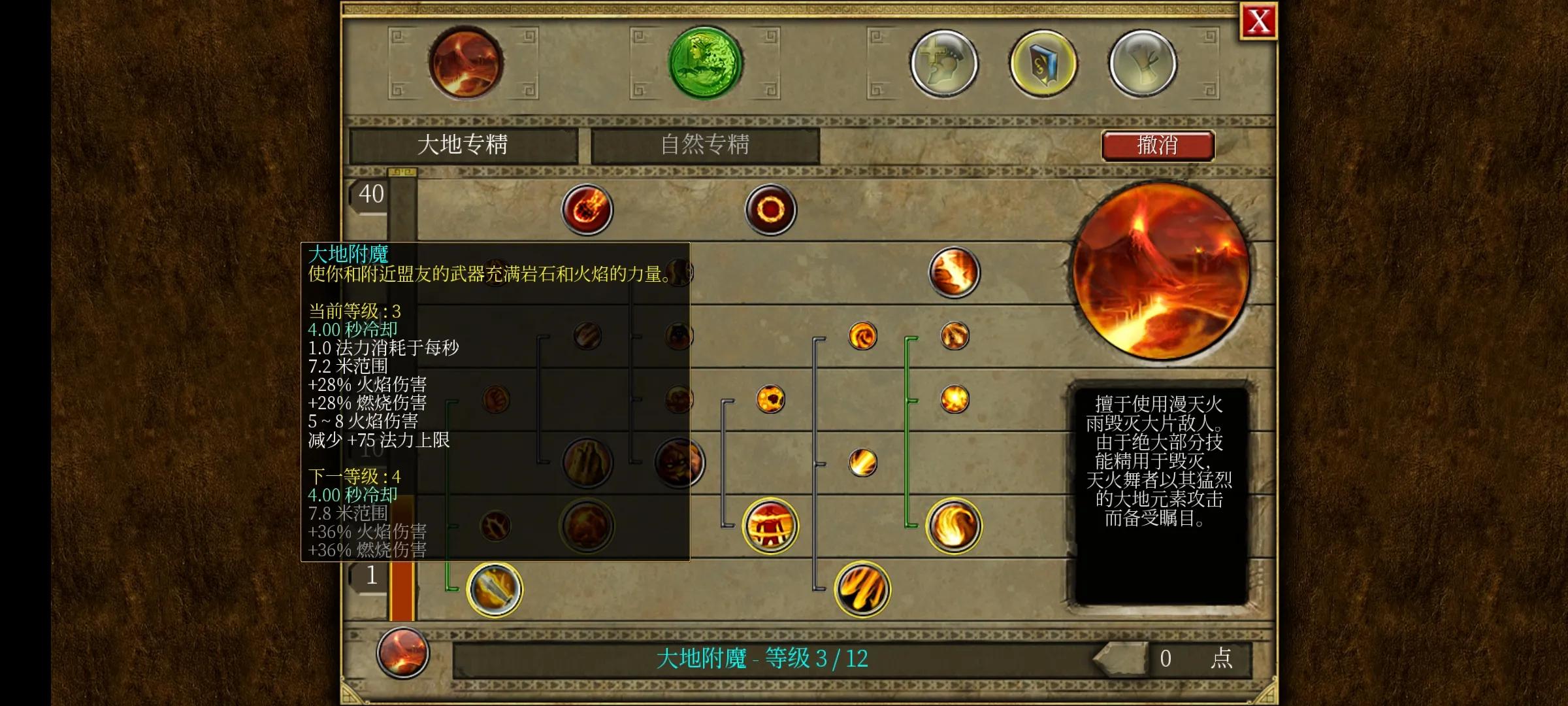Select the Ring of Flame skill icon
This screenshot has height=706, width=1568.
(770, 208)
